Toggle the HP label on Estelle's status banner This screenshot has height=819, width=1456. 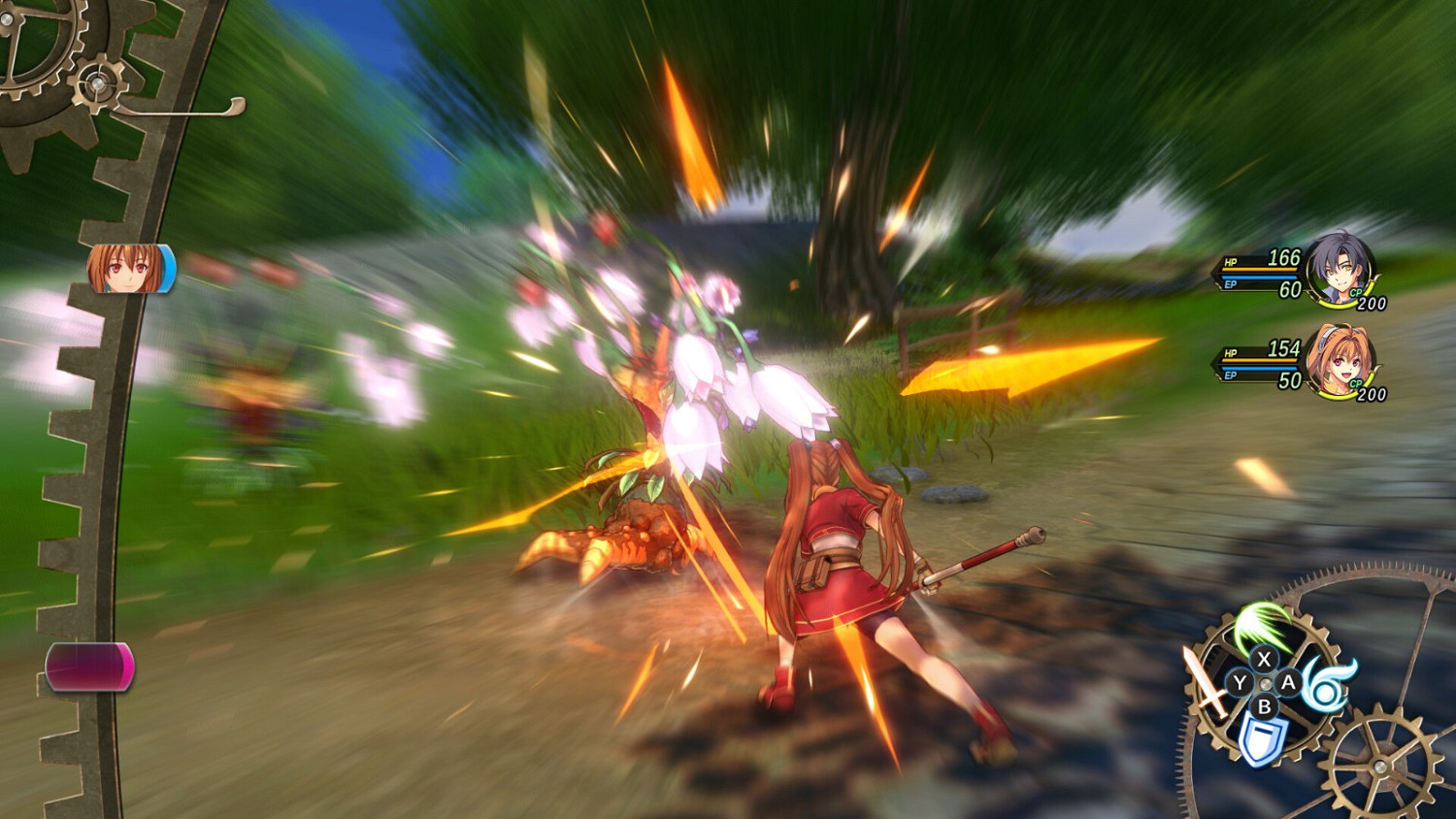pyautogui.click(x=1231, y=353)
